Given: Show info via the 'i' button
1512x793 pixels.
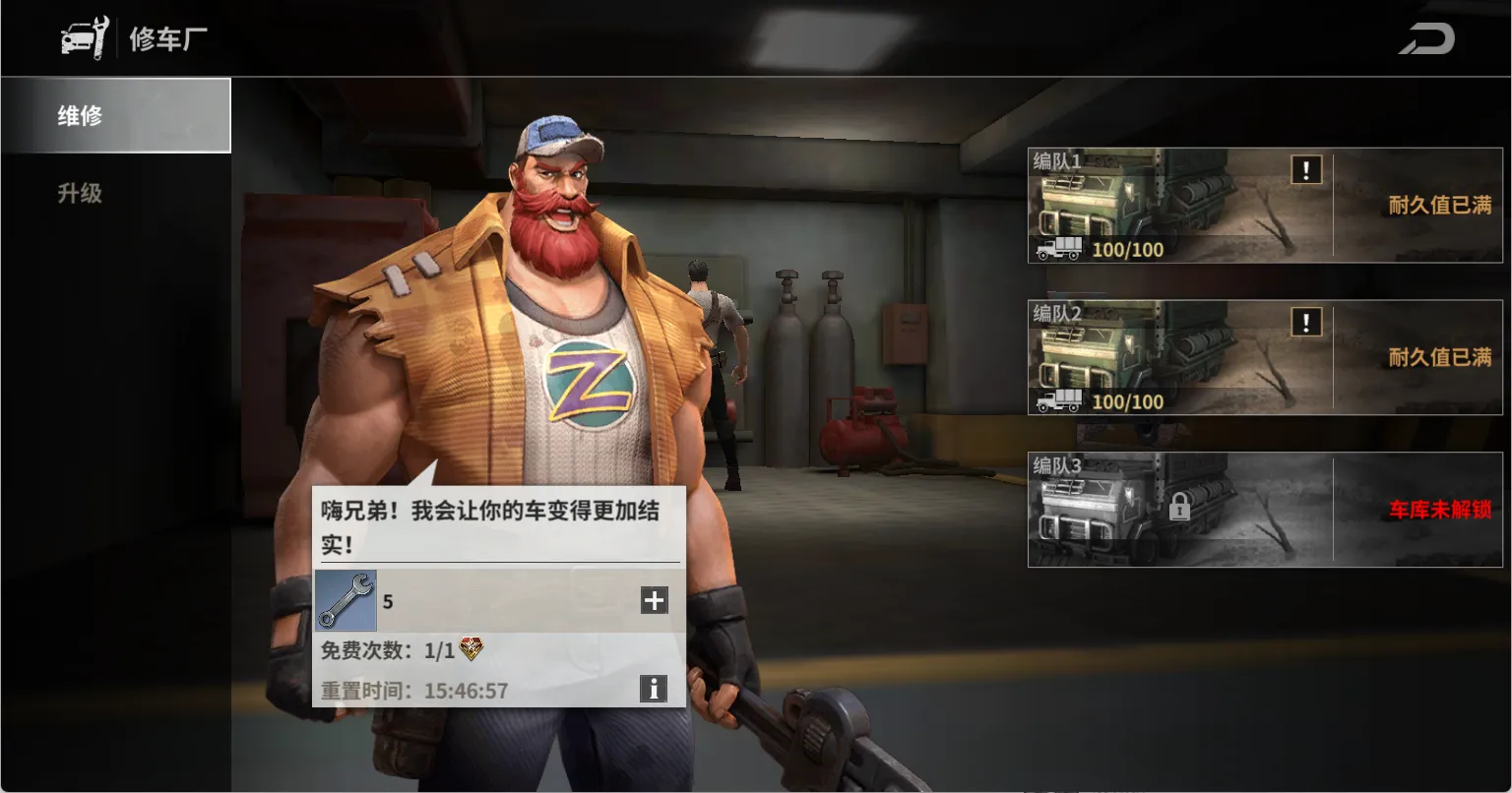Looking at the screenshot, I should coord(654,689).
